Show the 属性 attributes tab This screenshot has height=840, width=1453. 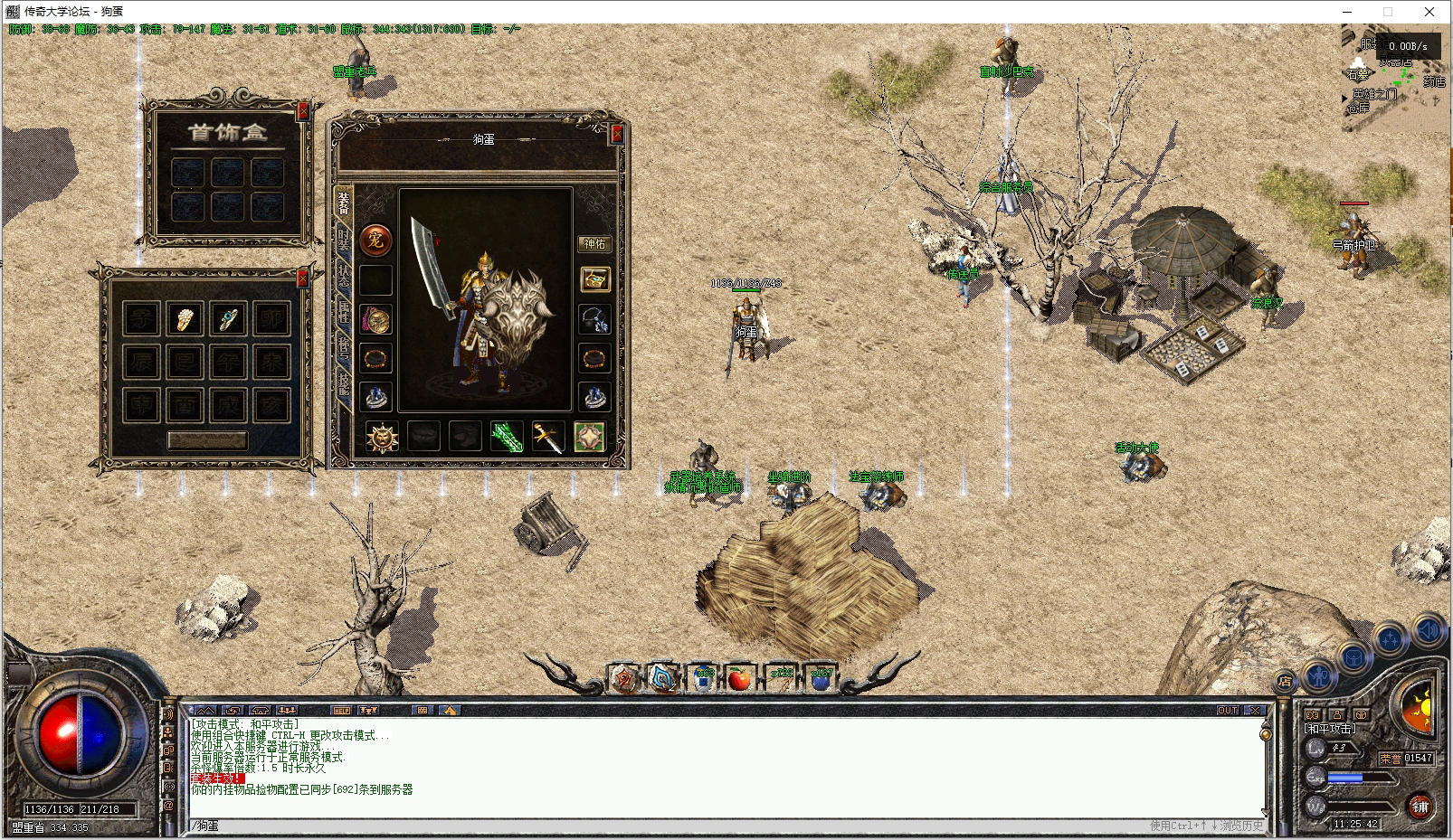(344, 311)
